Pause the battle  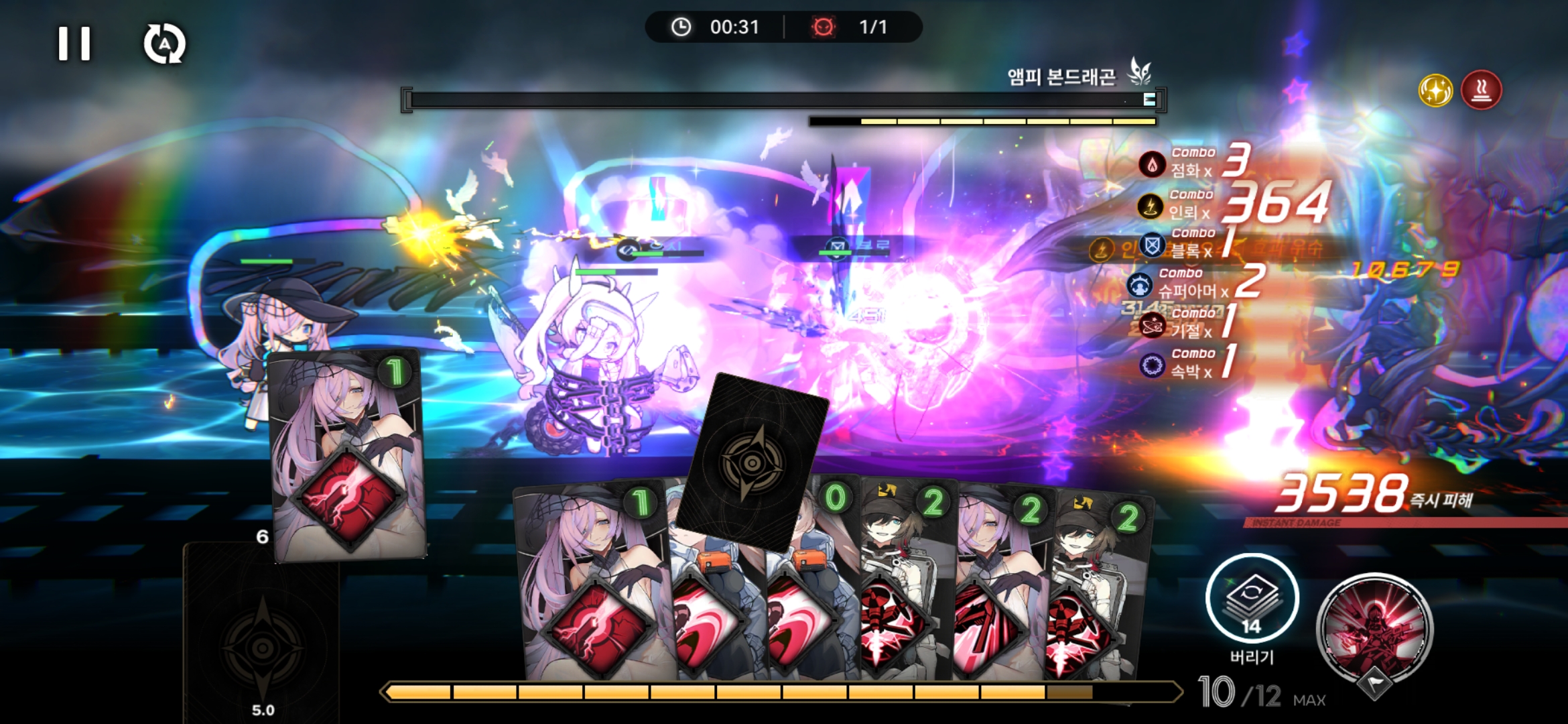(x=74, y=44)
